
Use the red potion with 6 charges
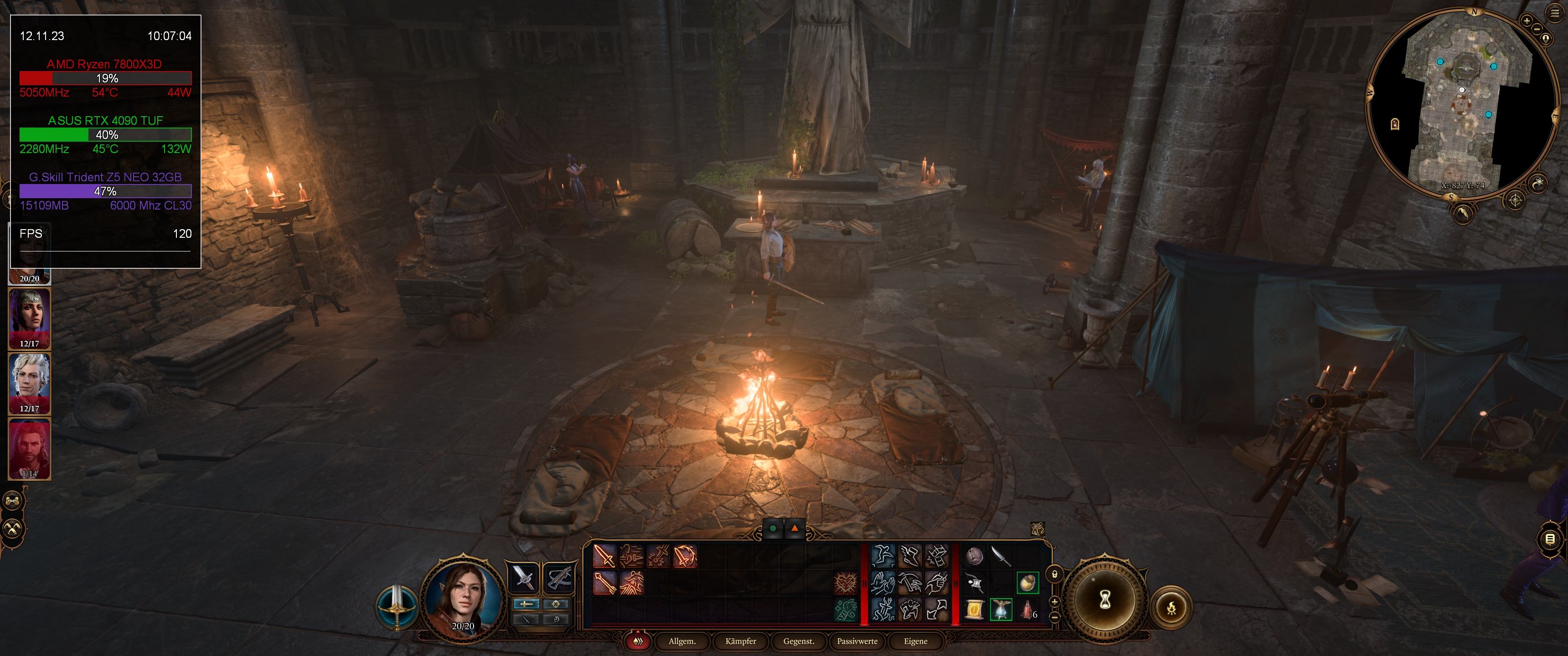tap(1027, 609)
